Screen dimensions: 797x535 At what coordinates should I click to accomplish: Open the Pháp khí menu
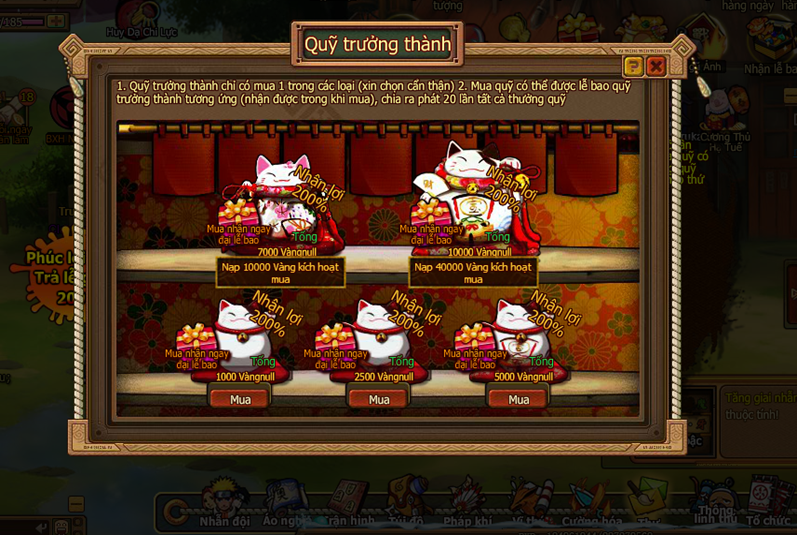(x=467, y=502)
